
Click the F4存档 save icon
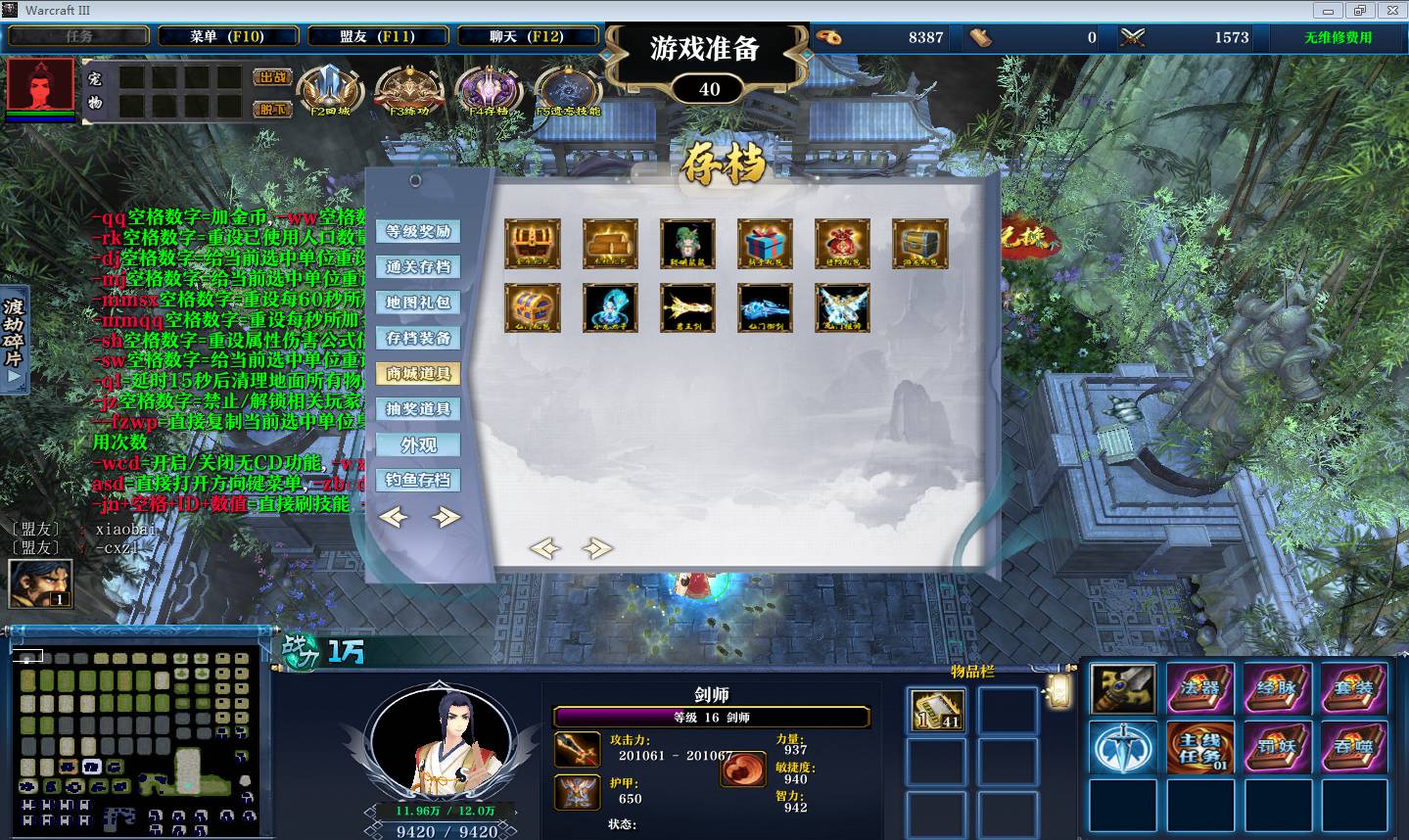[488, 90]
